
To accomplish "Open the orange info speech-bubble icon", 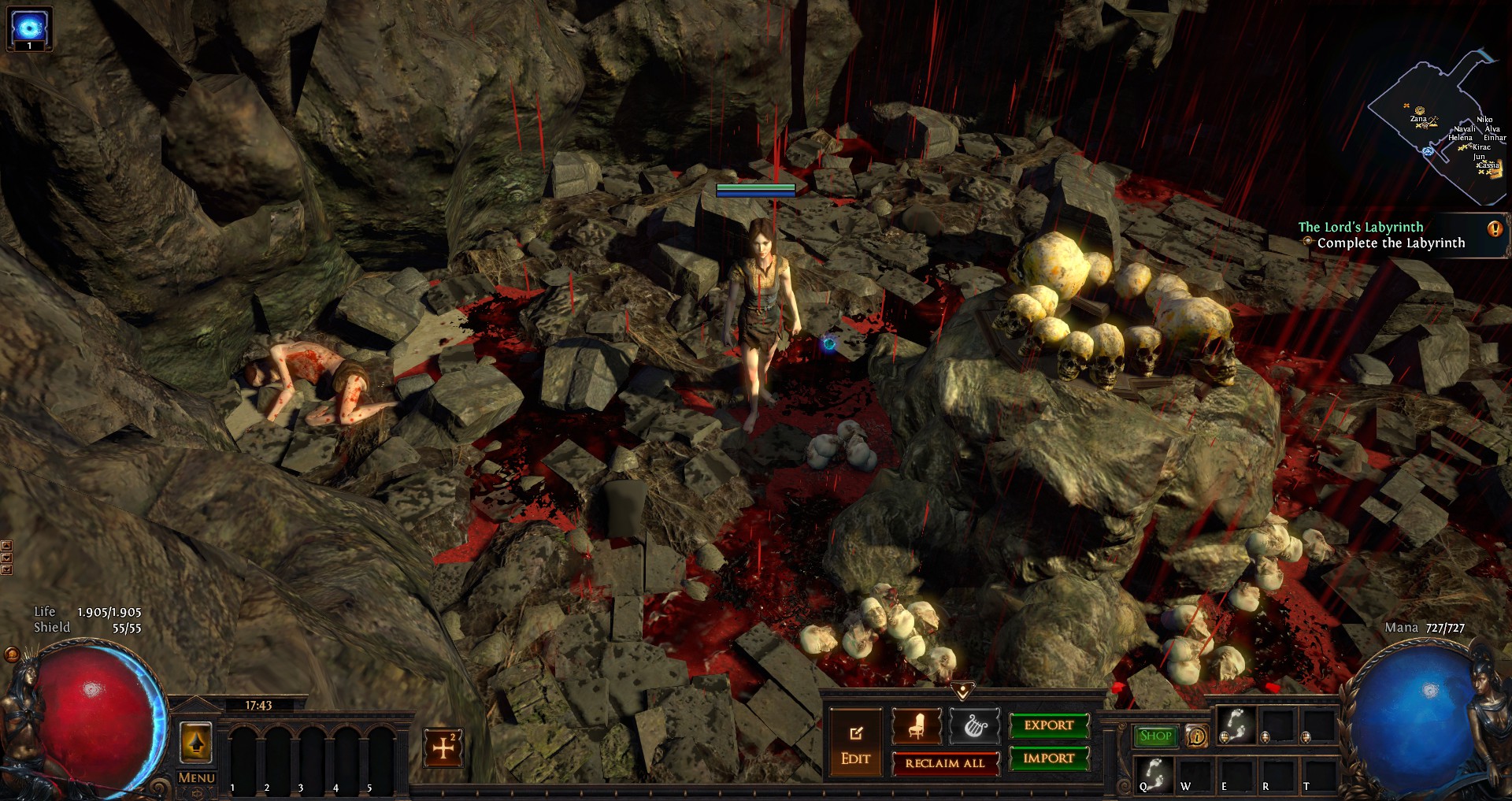I will [x=1197, y=736].
